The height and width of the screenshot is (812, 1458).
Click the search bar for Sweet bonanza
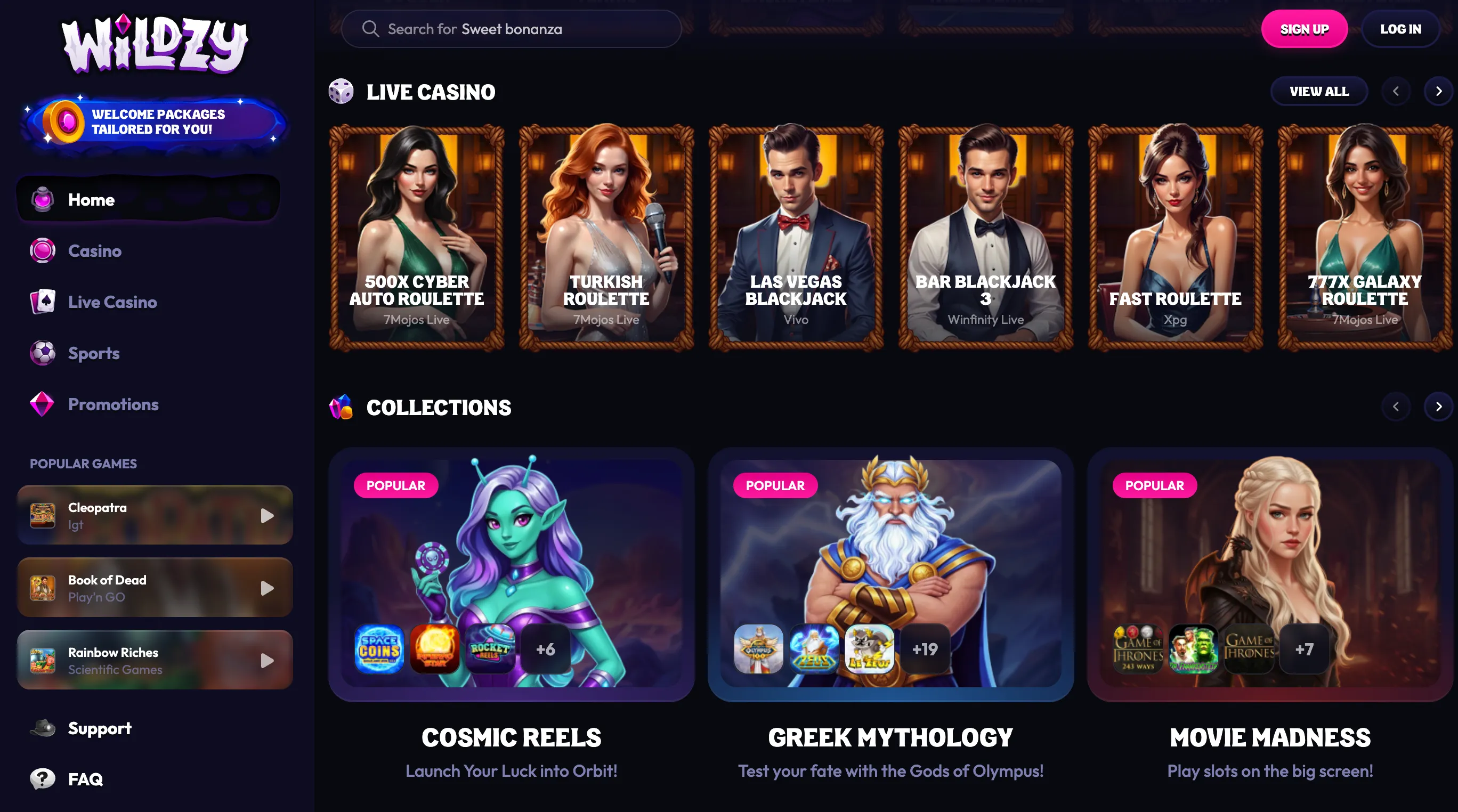(512, 28)
